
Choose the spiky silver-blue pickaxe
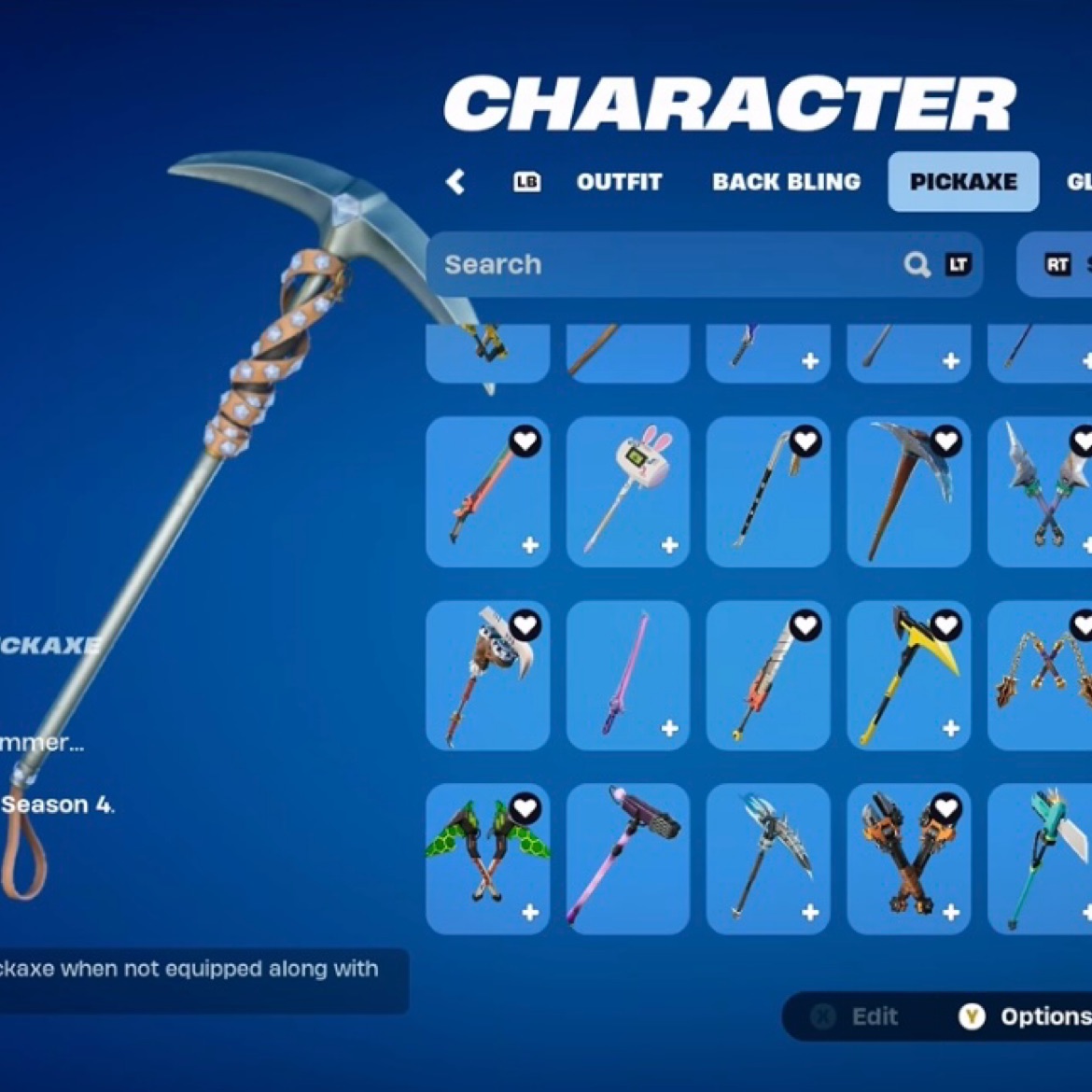(767, 858)
